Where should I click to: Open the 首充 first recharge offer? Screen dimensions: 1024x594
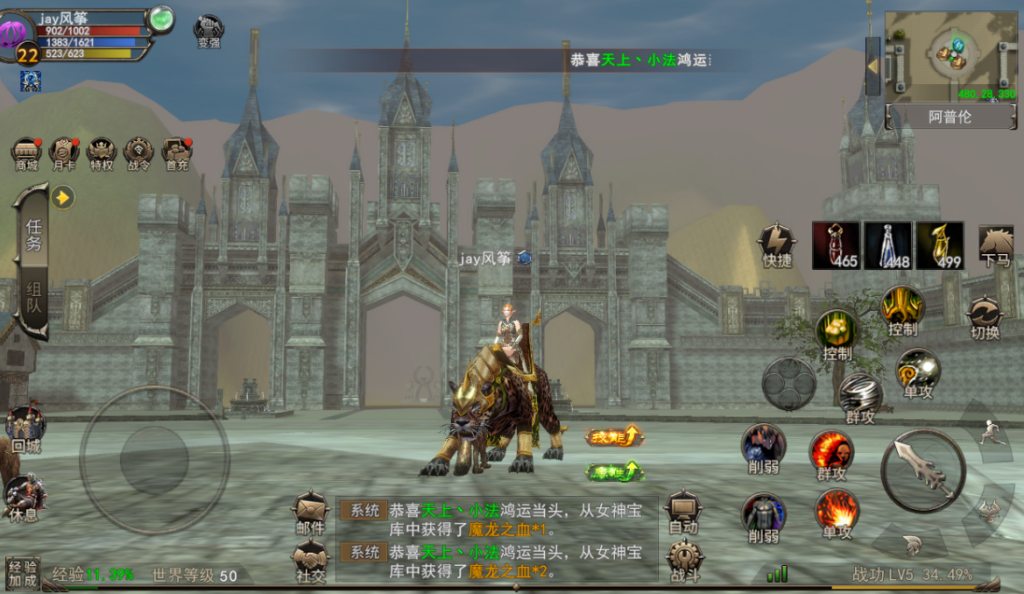point(176,153)
